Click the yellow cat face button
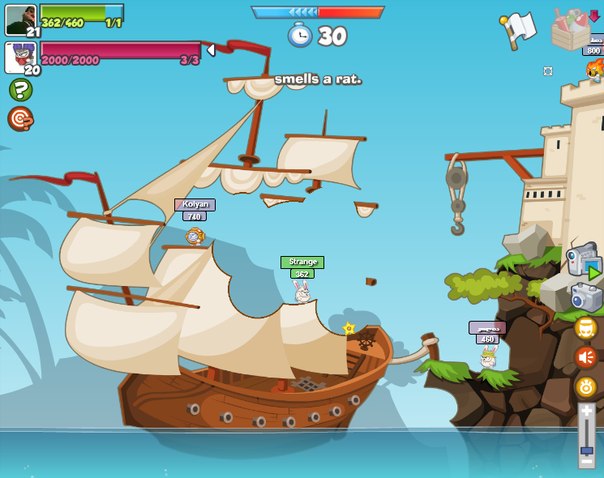The image size is (604, 478). 586,328
